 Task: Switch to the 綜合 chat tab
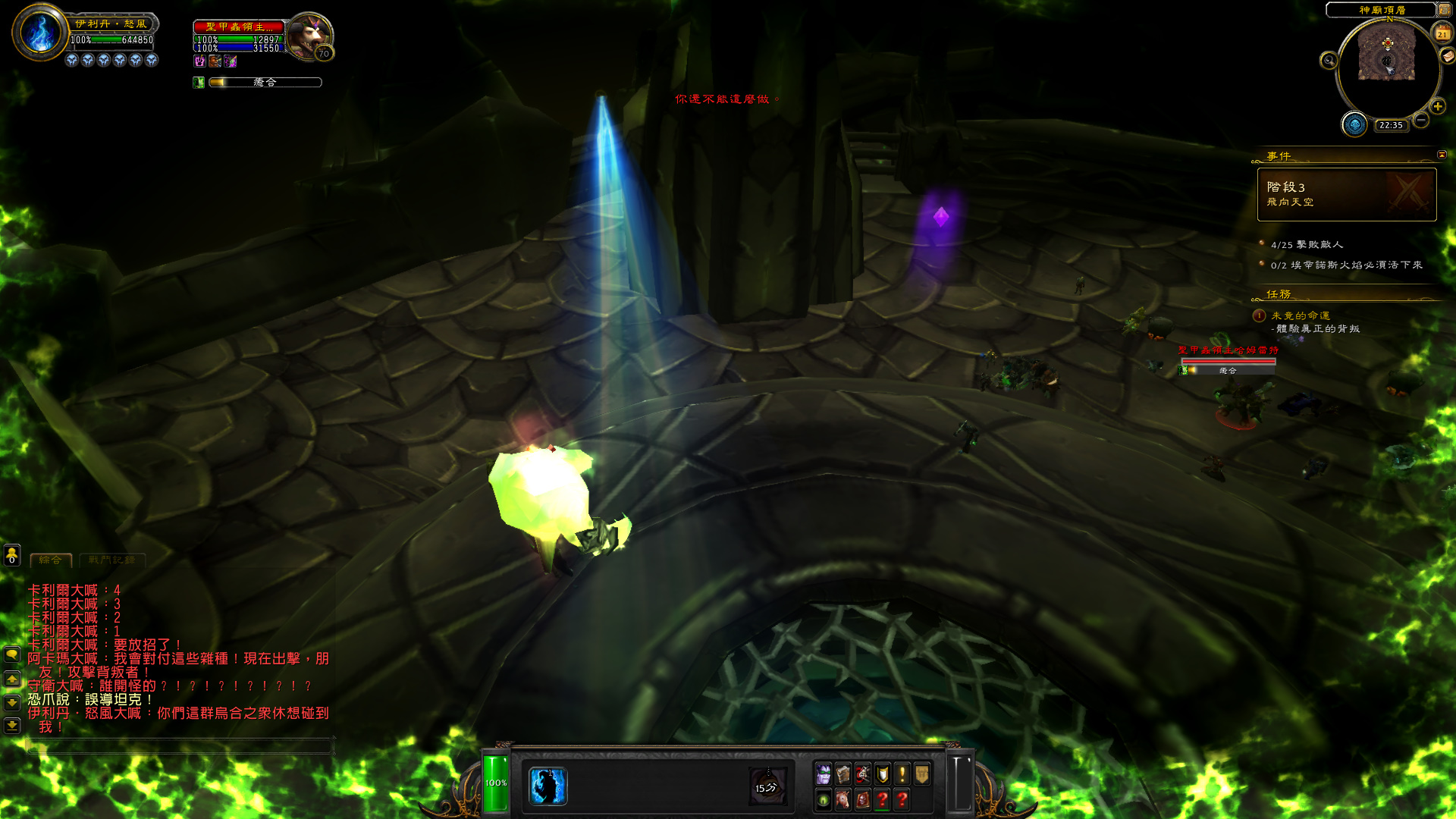point(51,560)
